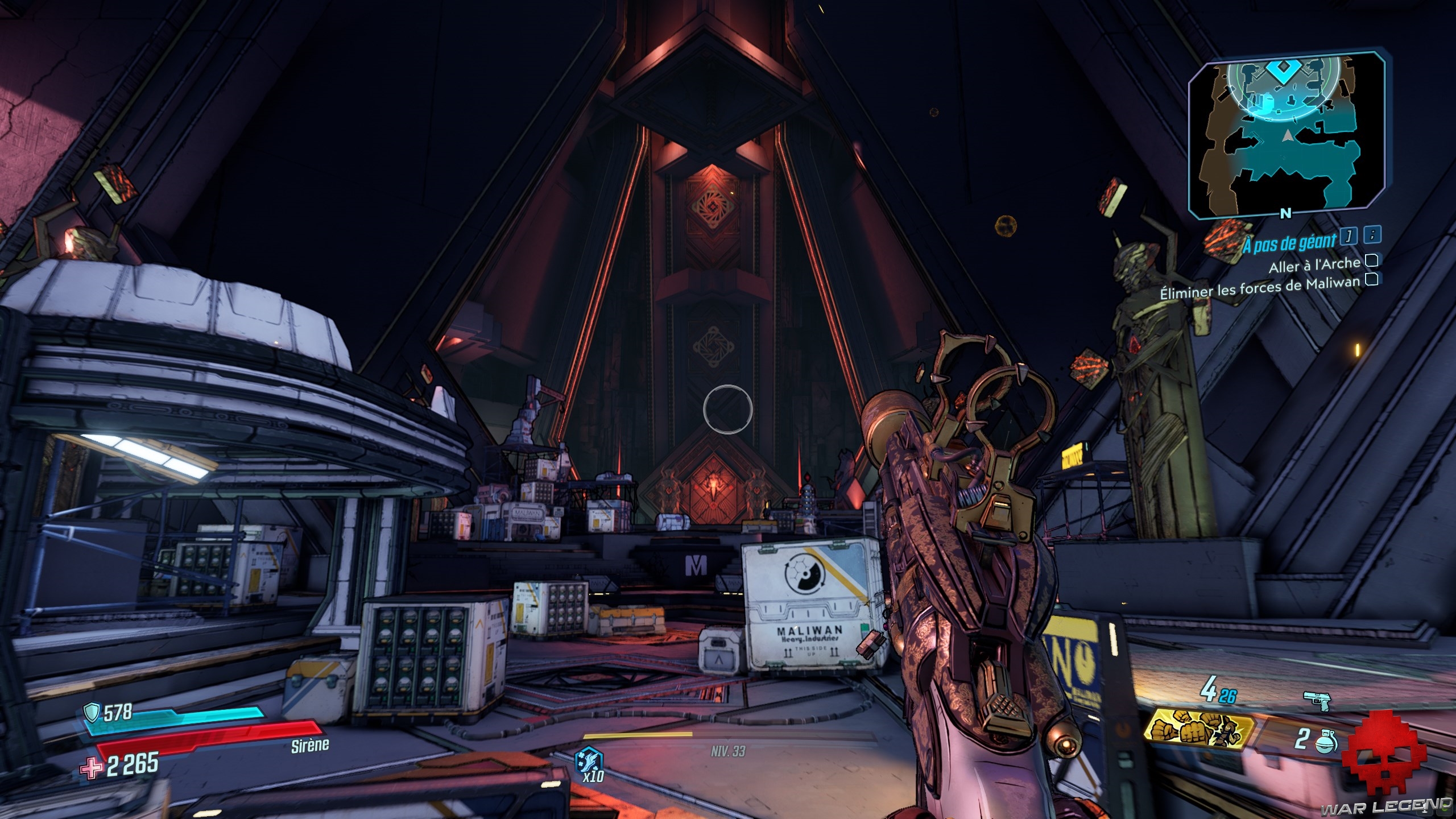The width and height of the screenshot is (1456, 819).
Task: Click the shield icon beside 578
Action: [92, 711]
